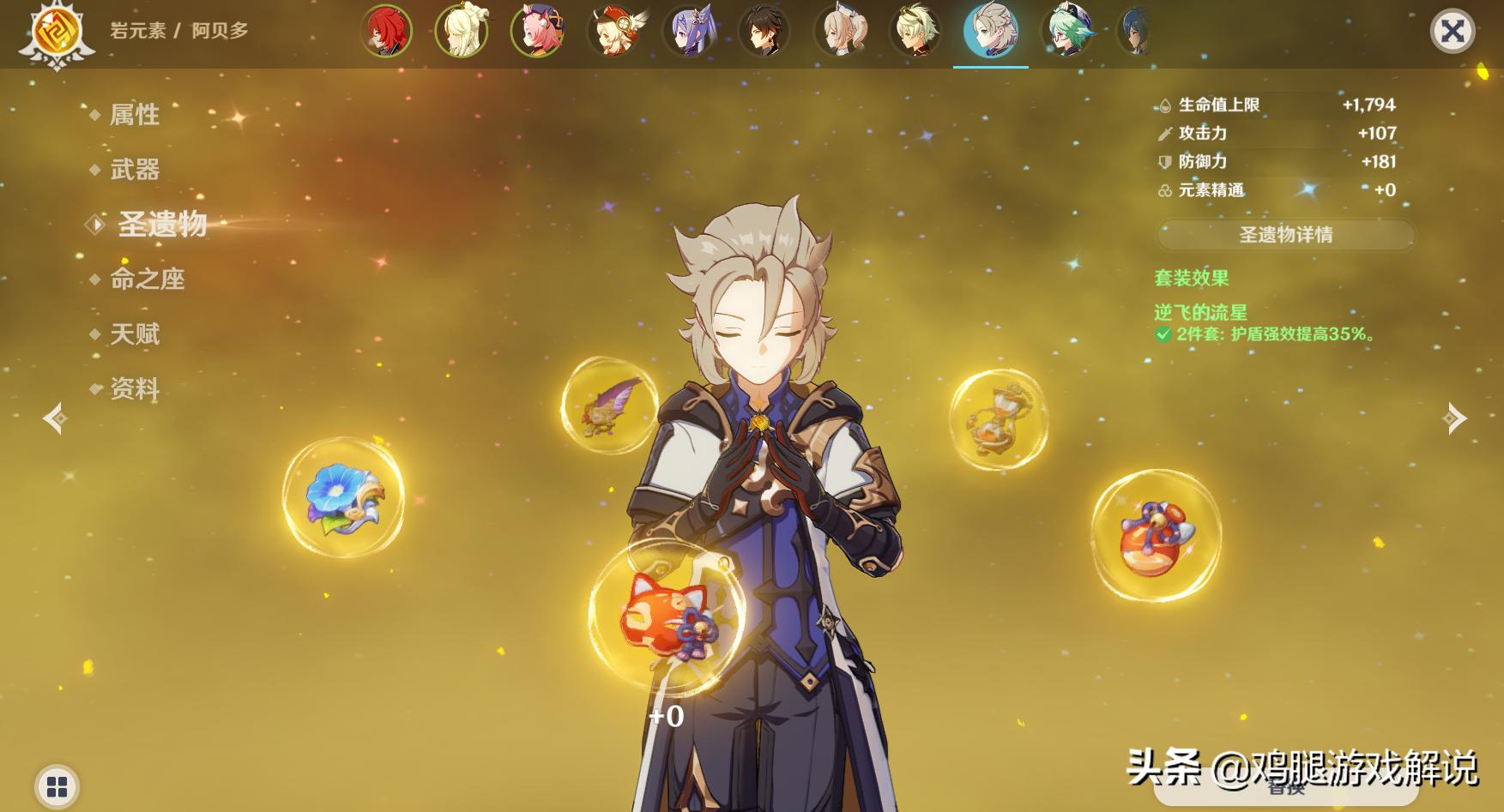
Task: Select the hourglass sands artifact slot
Action: pos(998,419)
